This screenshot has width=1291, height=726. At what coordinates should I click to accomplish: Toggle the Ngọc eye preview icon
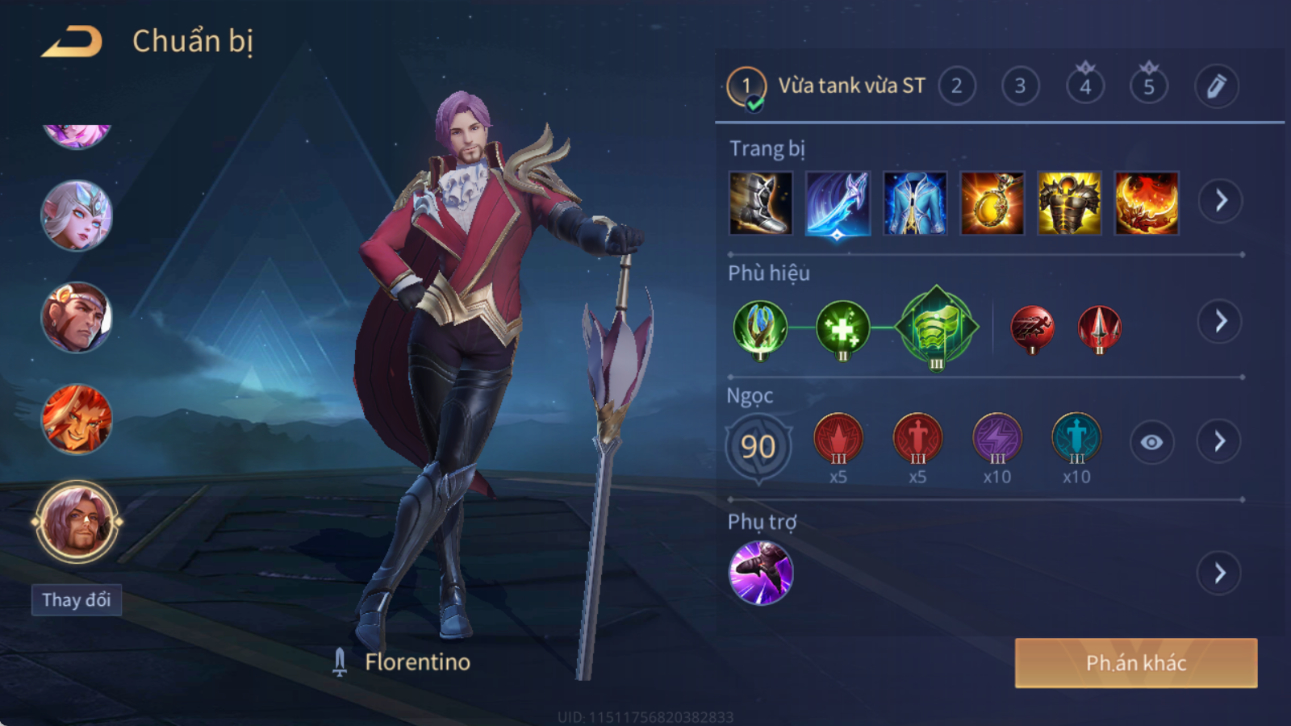tap(1152, 442)
